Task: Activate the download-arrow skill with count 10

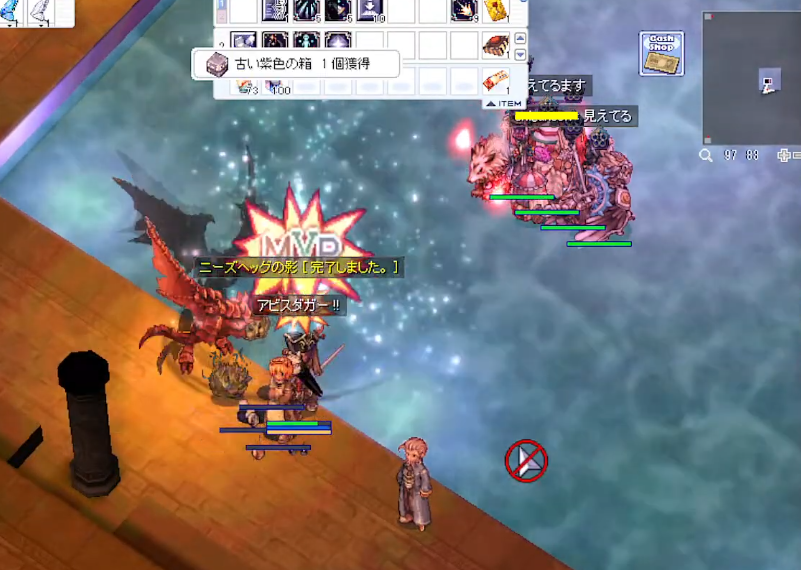Action: (369, 11)
